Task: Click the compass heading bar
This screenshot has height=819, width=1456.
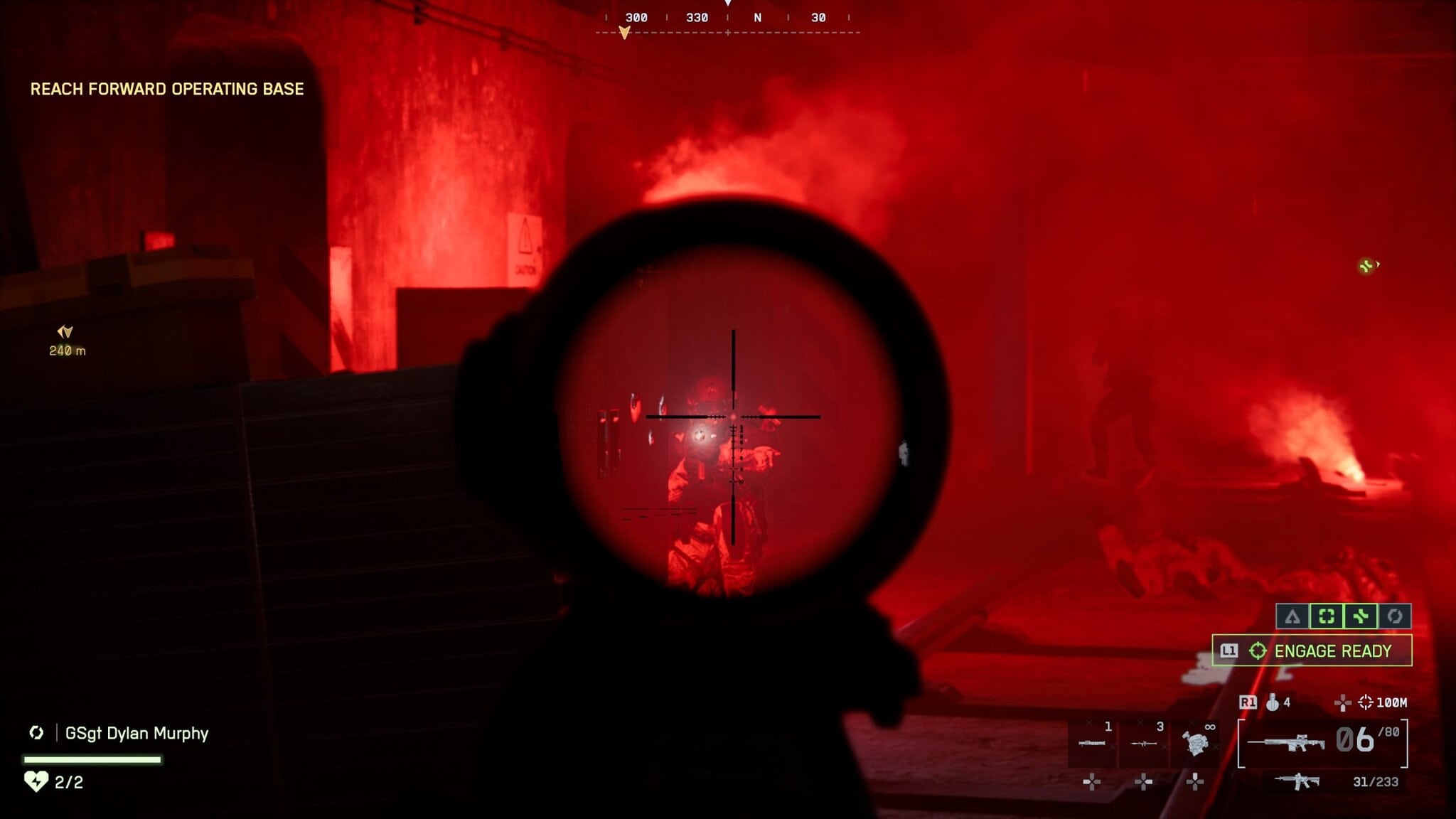Action: click(727, 18)
